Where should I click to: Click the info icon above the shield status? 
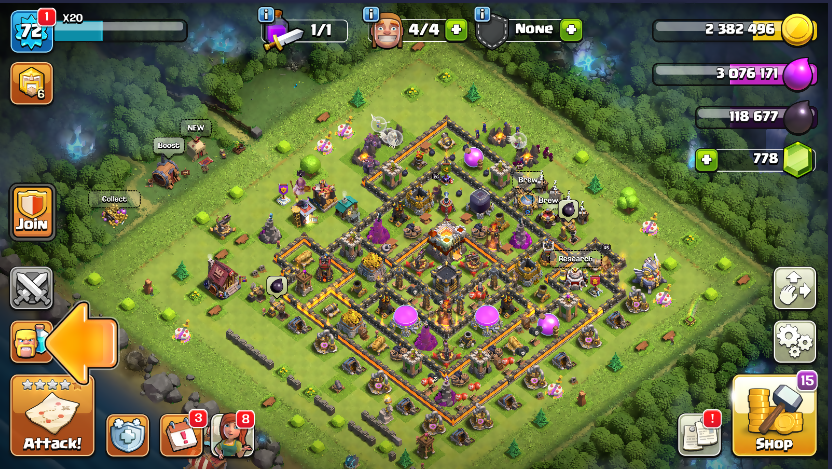click(482, 14)
